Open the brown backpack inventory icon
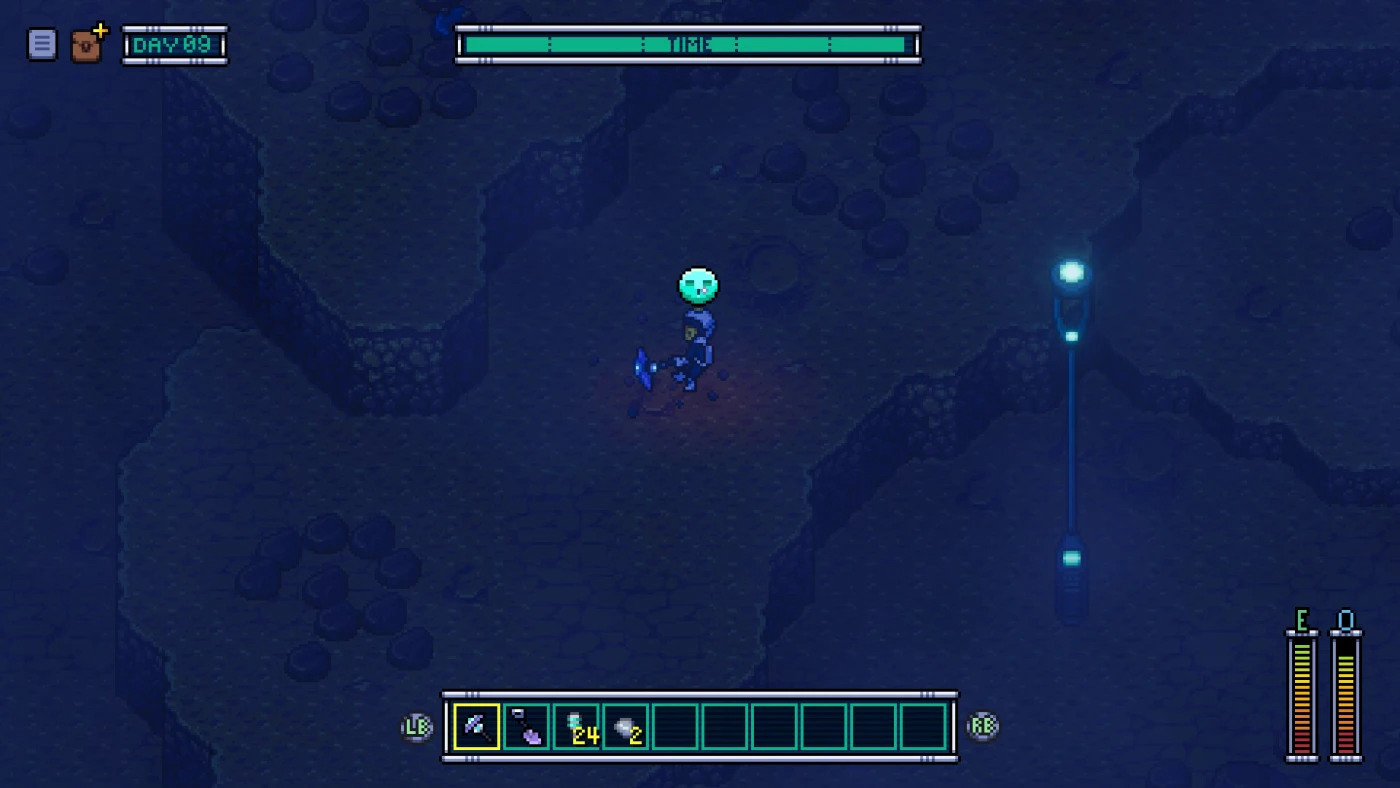Screen dimensions: 1400x788 (x=87, y=45)
